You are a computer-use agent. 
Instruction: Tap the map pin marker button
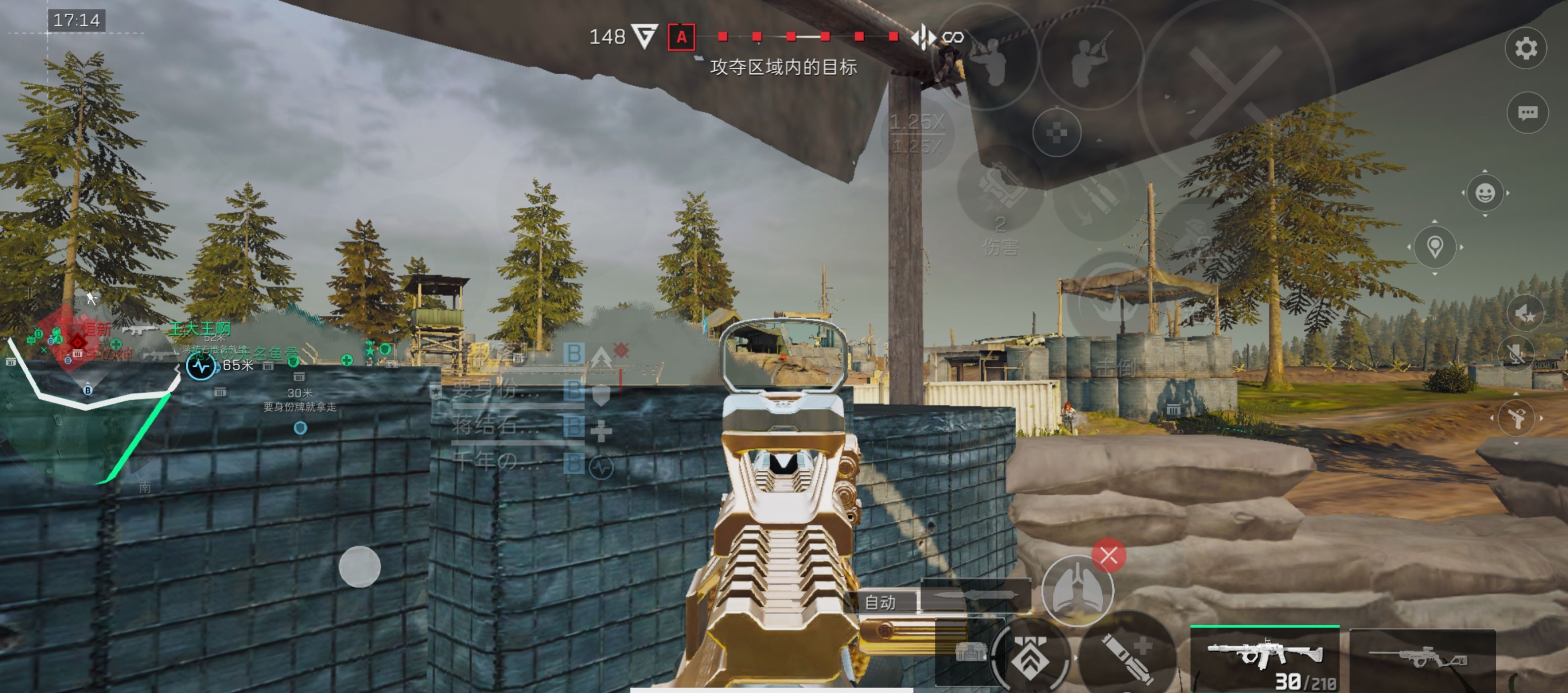pos(1435,247)
